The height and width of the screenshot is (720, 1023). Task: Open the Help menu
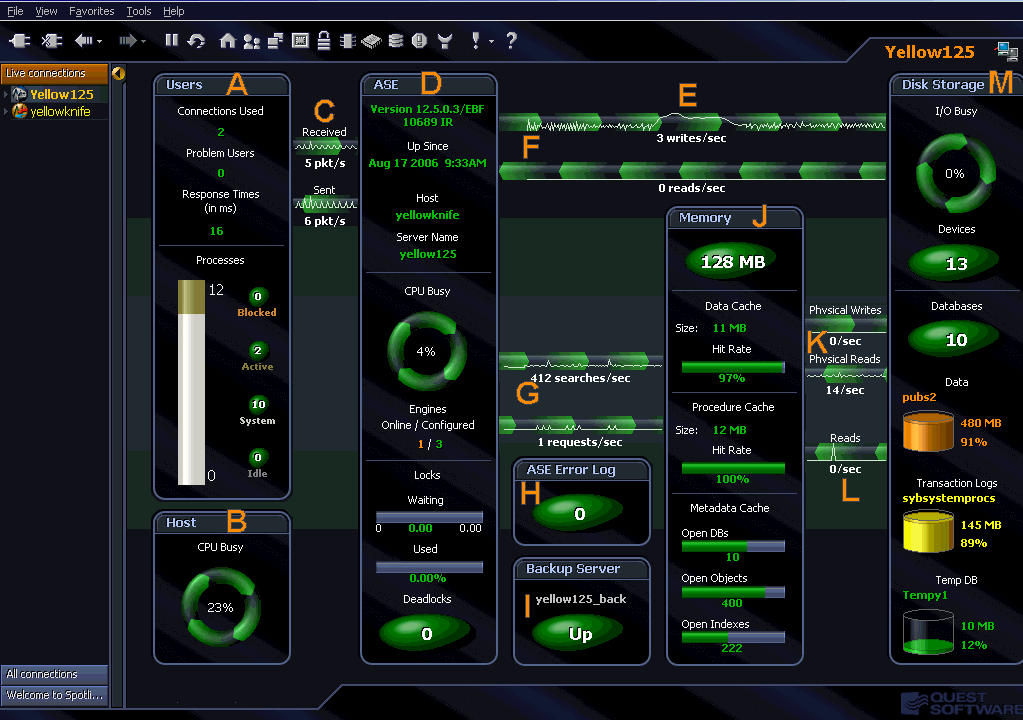174,11
